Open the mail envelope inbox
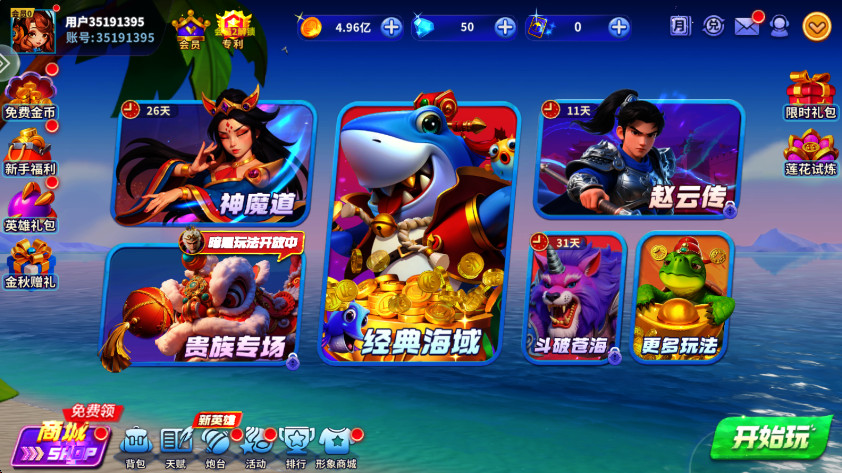842x473 pixels. point(746,26)
